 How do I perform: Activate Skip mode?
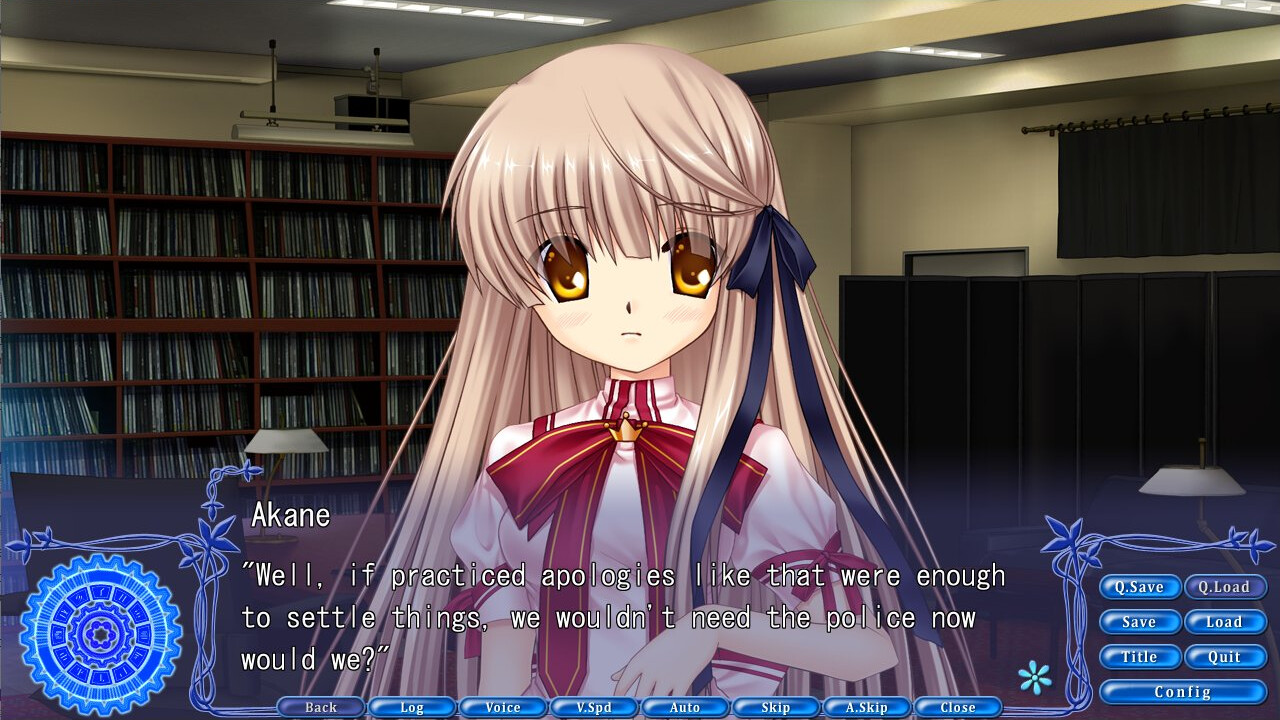[775, 707]
